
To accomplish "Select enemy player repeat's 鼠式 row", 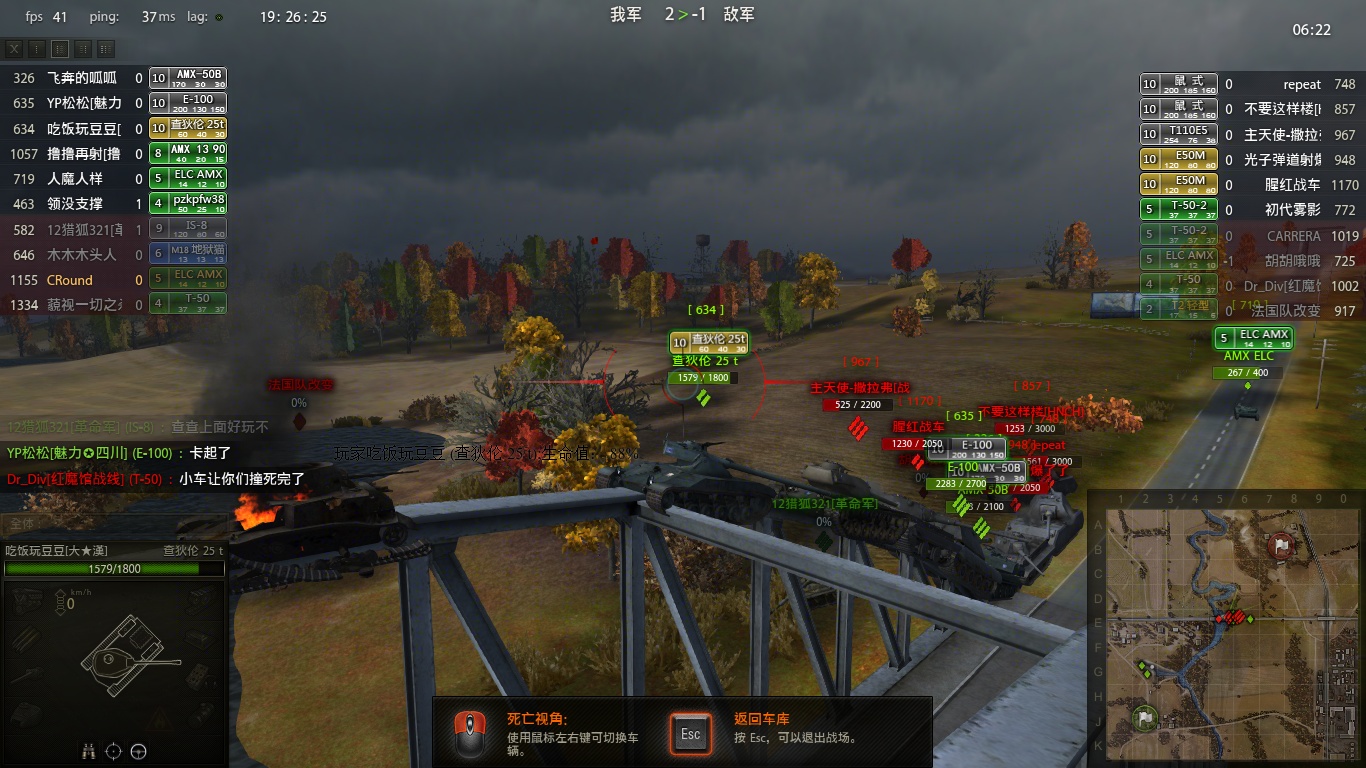I will tap(1248, 85).
